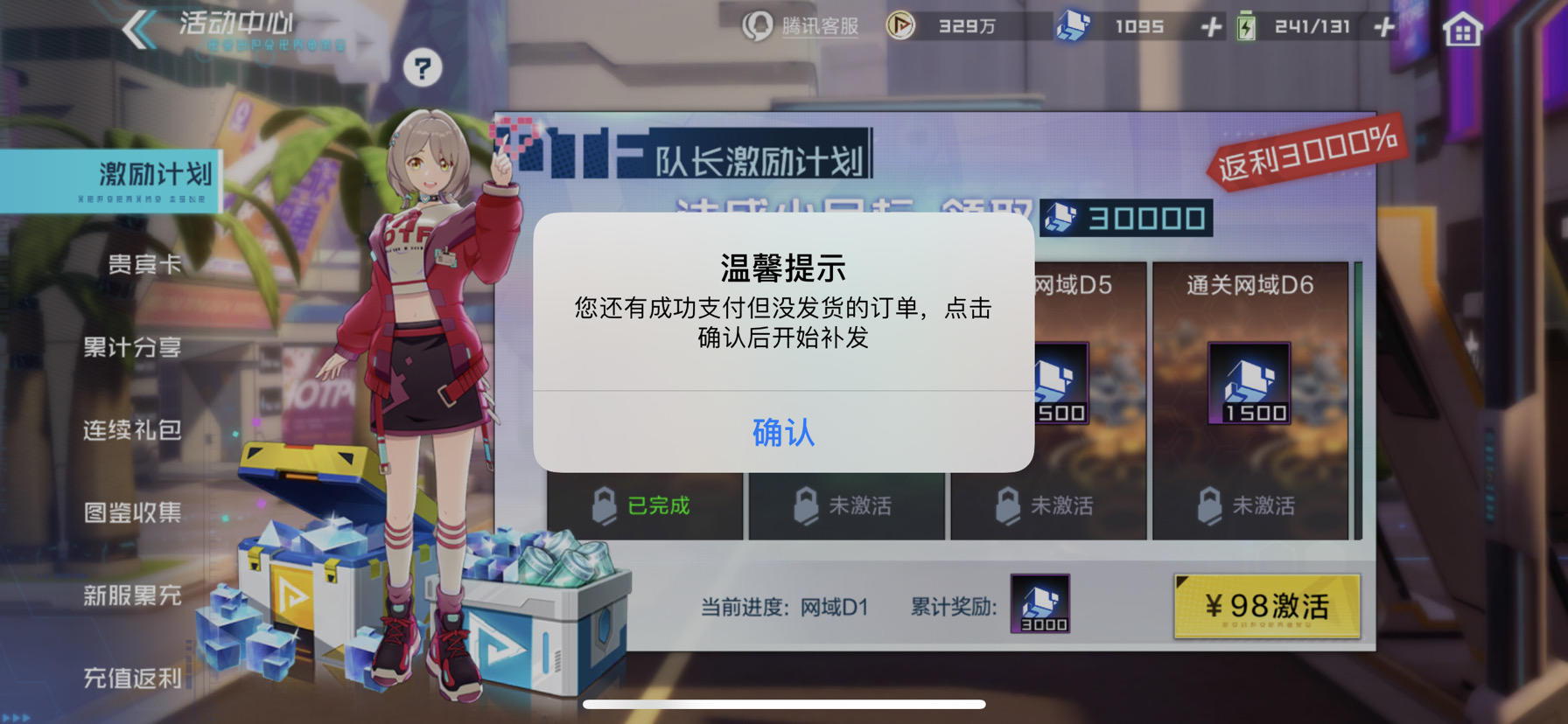This screenshot has width=1568, height=724.
Task: Tap 确认 to confirm order redelivery
Action: click(x=782, y=431)
